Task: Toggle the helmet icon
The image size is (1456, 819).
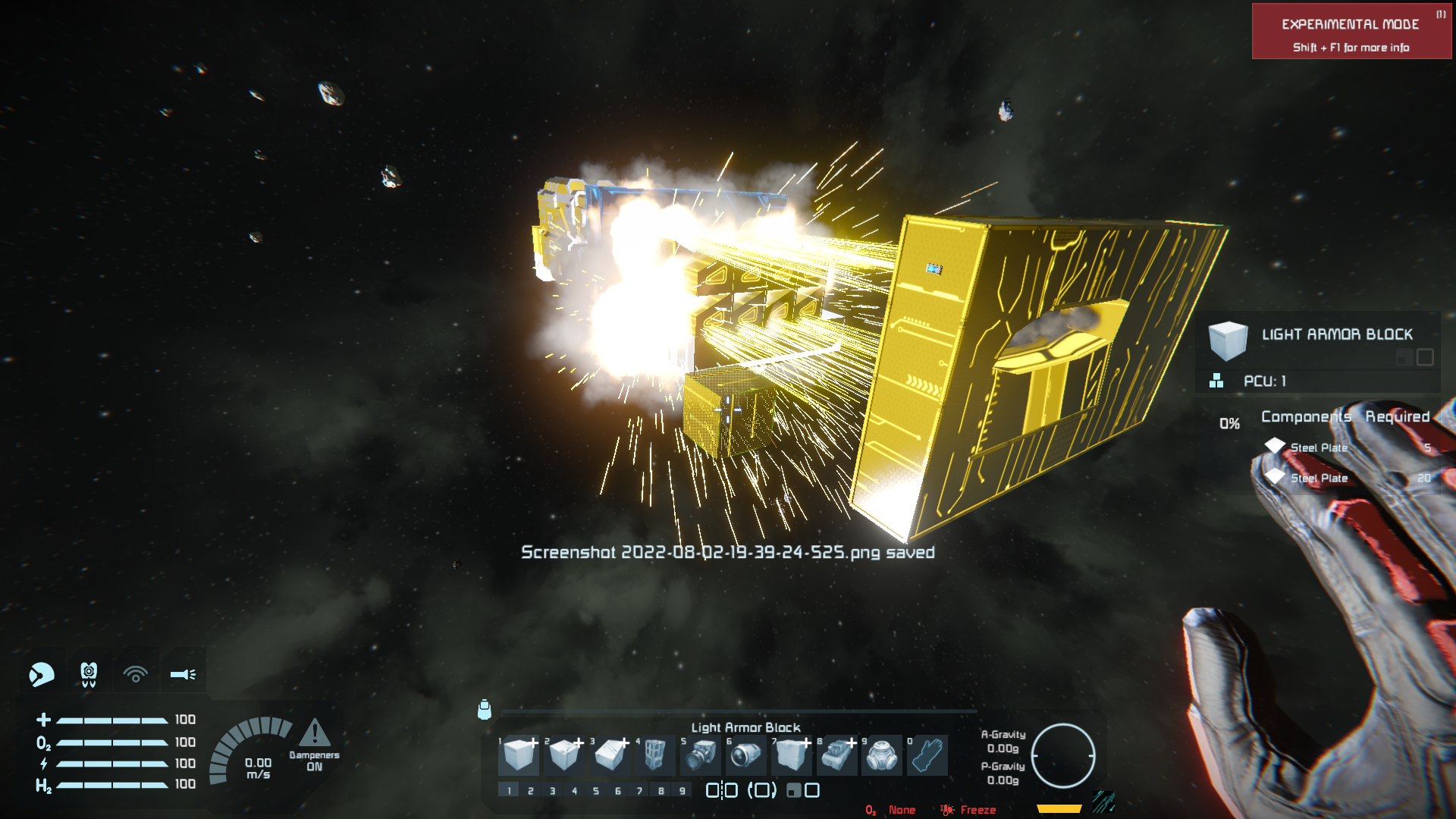Action: [x=42, y=673]
